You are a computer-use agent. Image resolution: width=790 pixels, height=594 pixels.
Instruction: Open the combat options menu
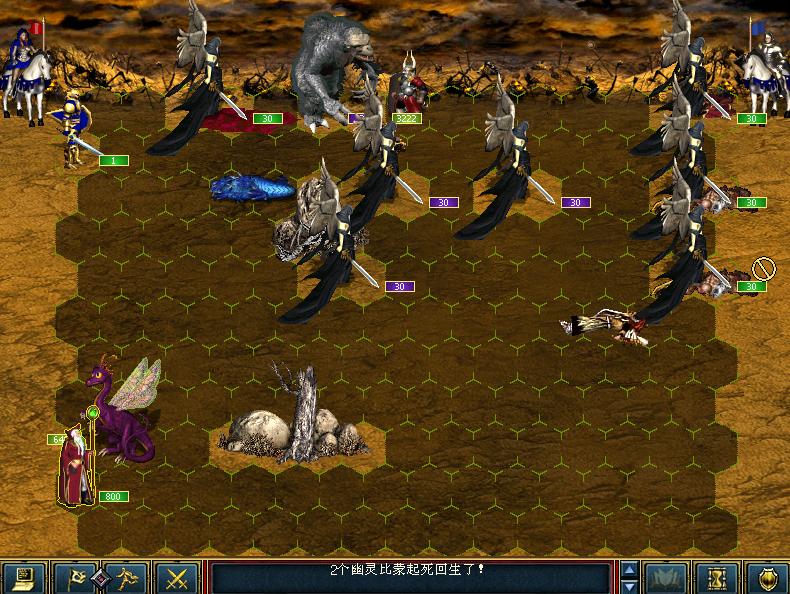(22, 577)
